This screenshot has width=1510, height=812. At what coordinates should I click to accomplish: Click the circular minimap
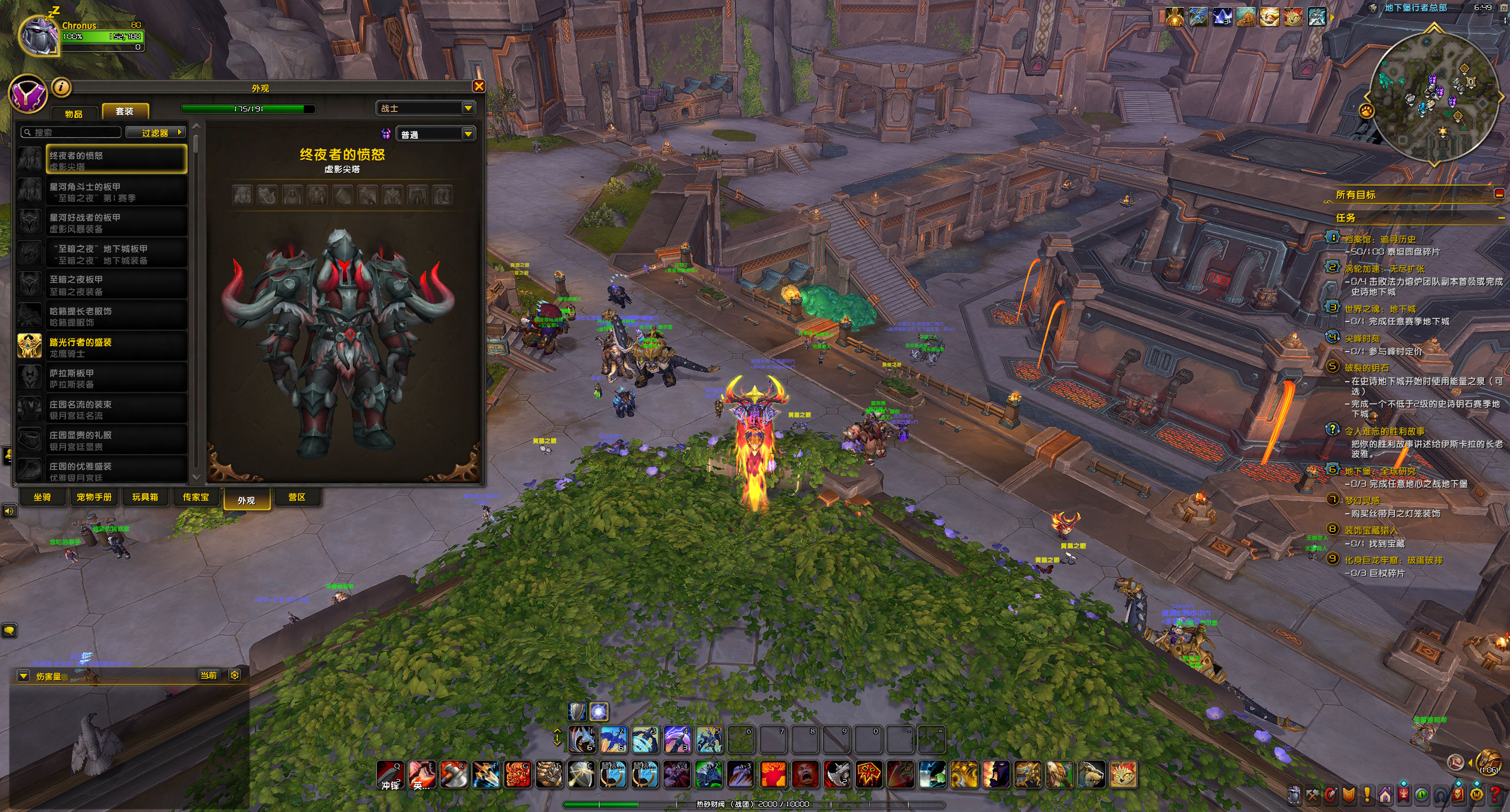[x=1434, y=97]
